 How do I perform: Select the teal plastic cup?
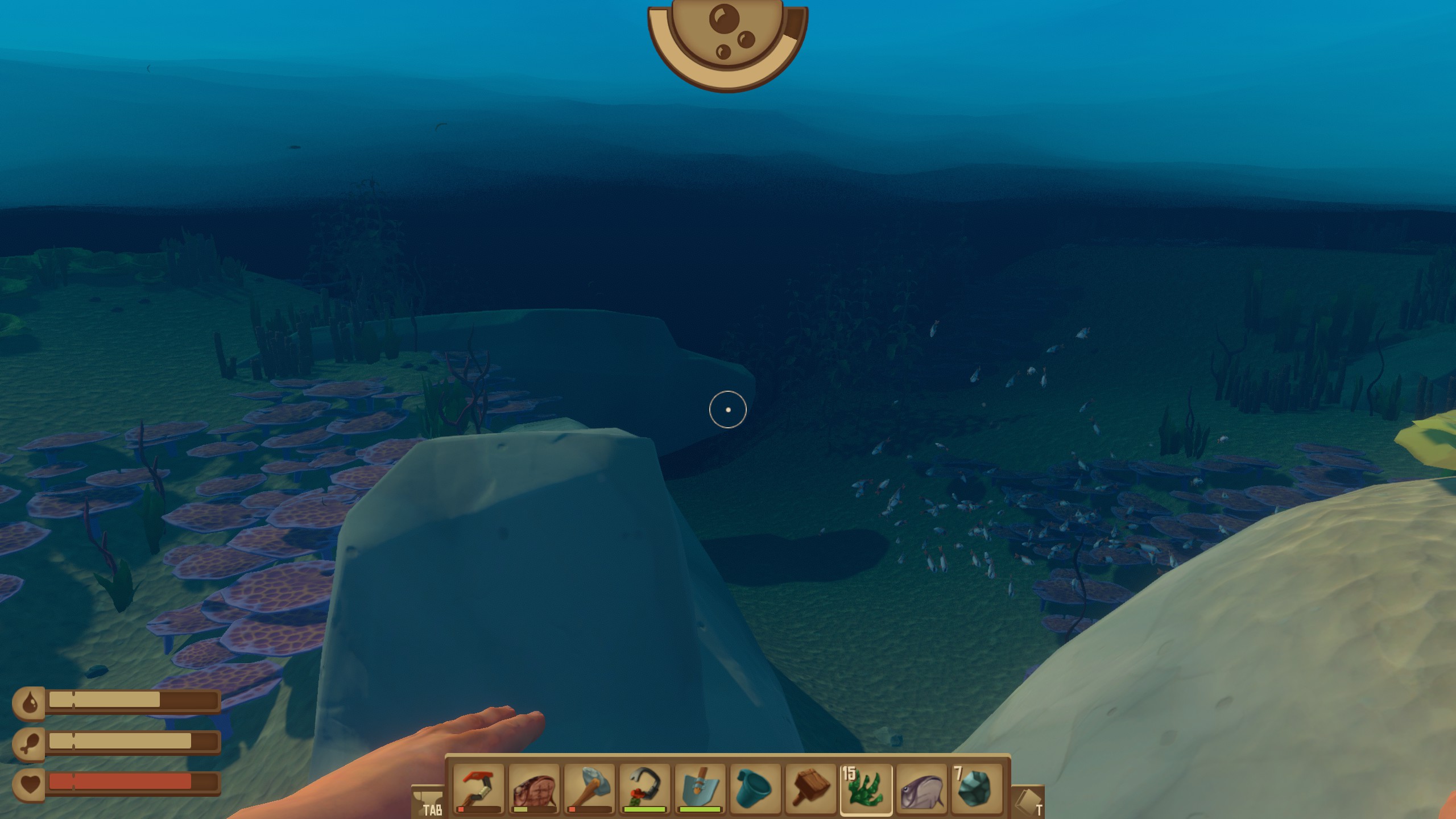click(x=755, y=789)
